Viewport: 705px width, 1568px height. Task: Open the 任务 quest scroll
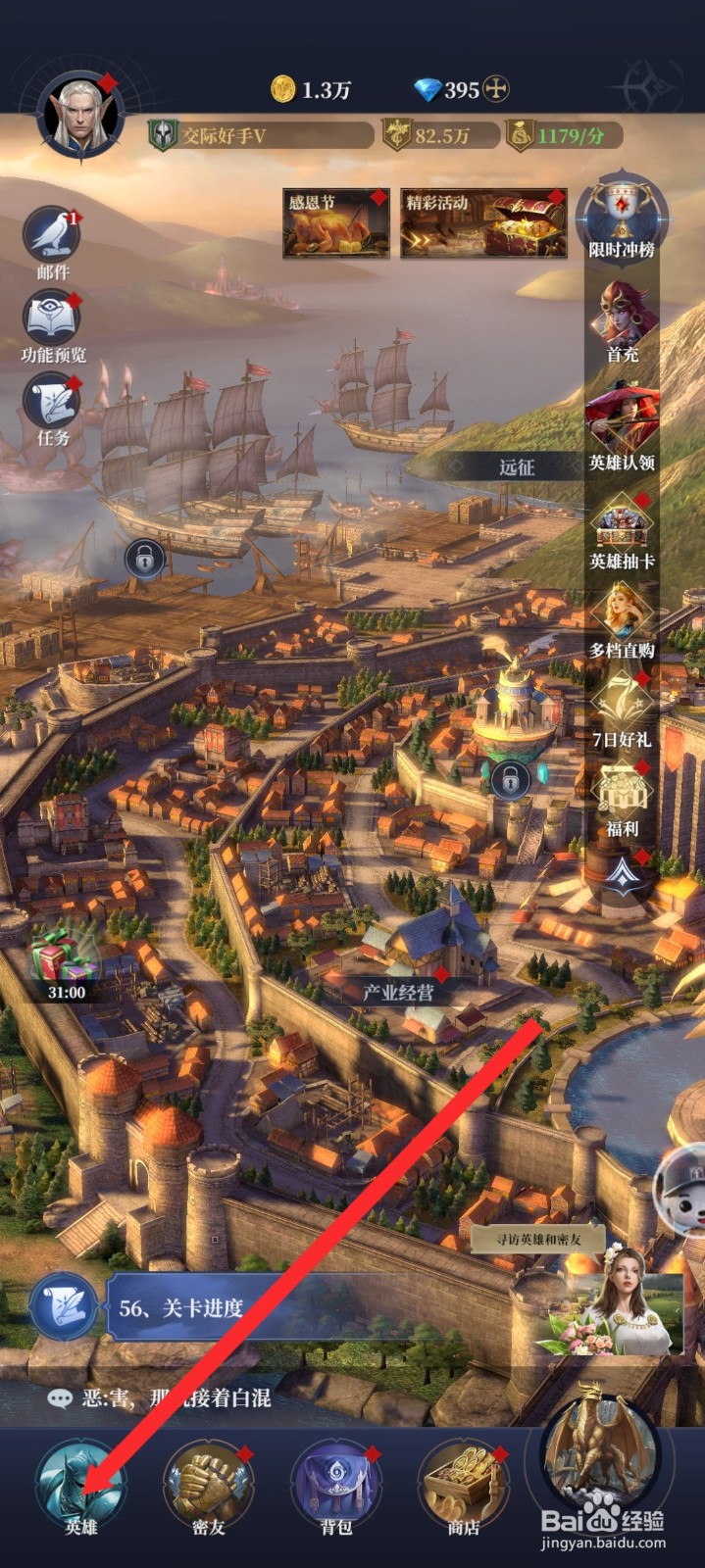point(52,404)
